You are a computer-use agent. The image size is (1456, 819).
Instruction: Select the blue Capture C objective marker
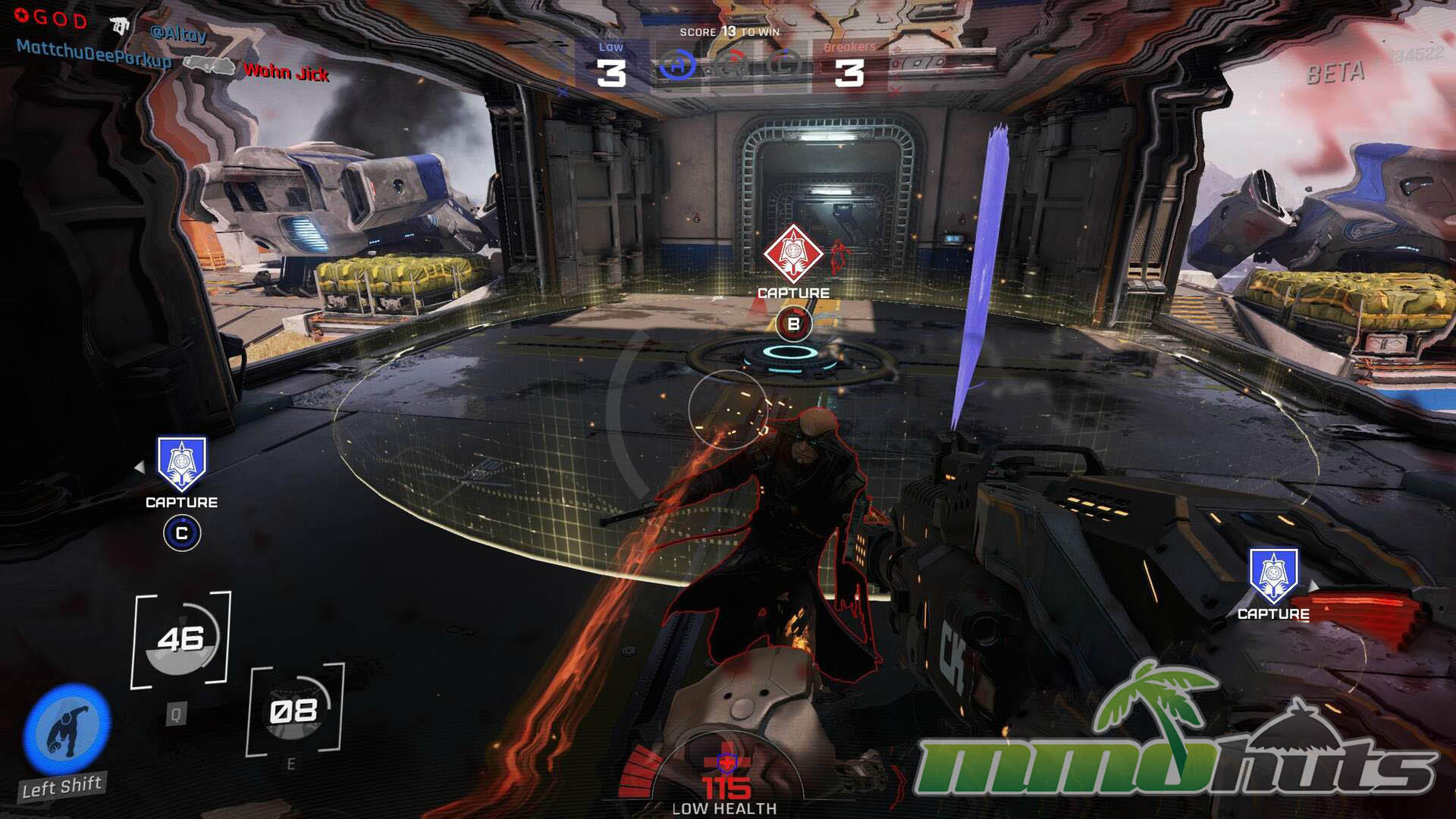181,464
